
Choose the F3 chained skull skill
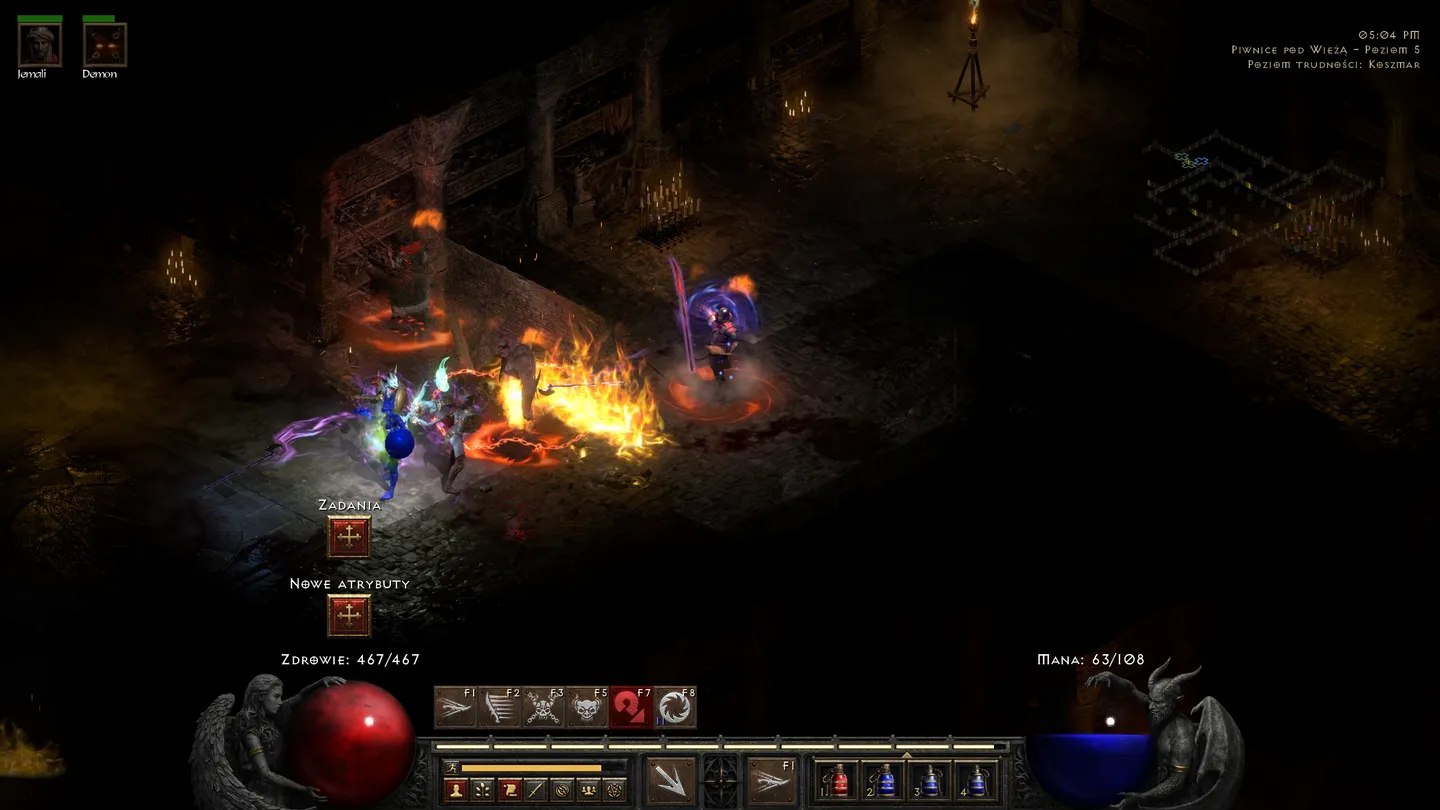tap(543, 708)
